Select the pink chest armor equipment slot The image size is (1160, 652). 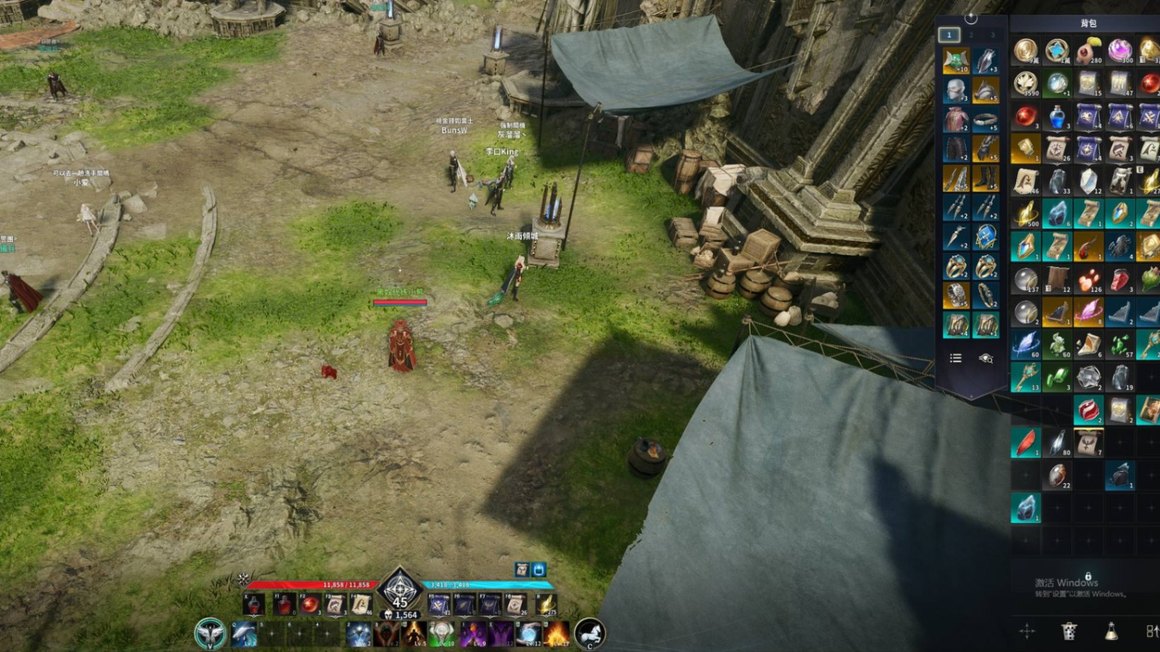pos(956,120)
